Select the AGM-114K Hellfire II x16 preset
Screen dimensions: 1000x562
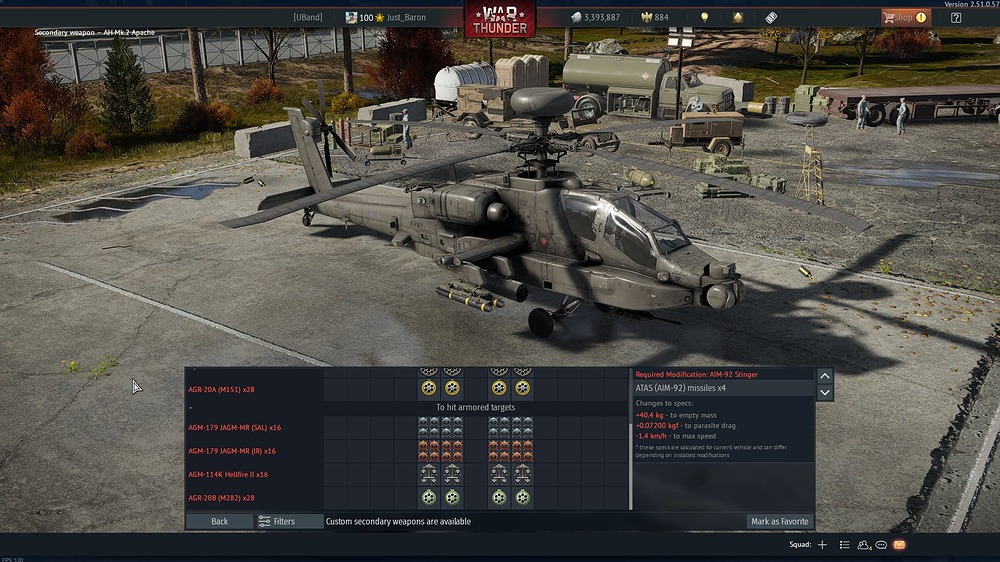[228, 474]
